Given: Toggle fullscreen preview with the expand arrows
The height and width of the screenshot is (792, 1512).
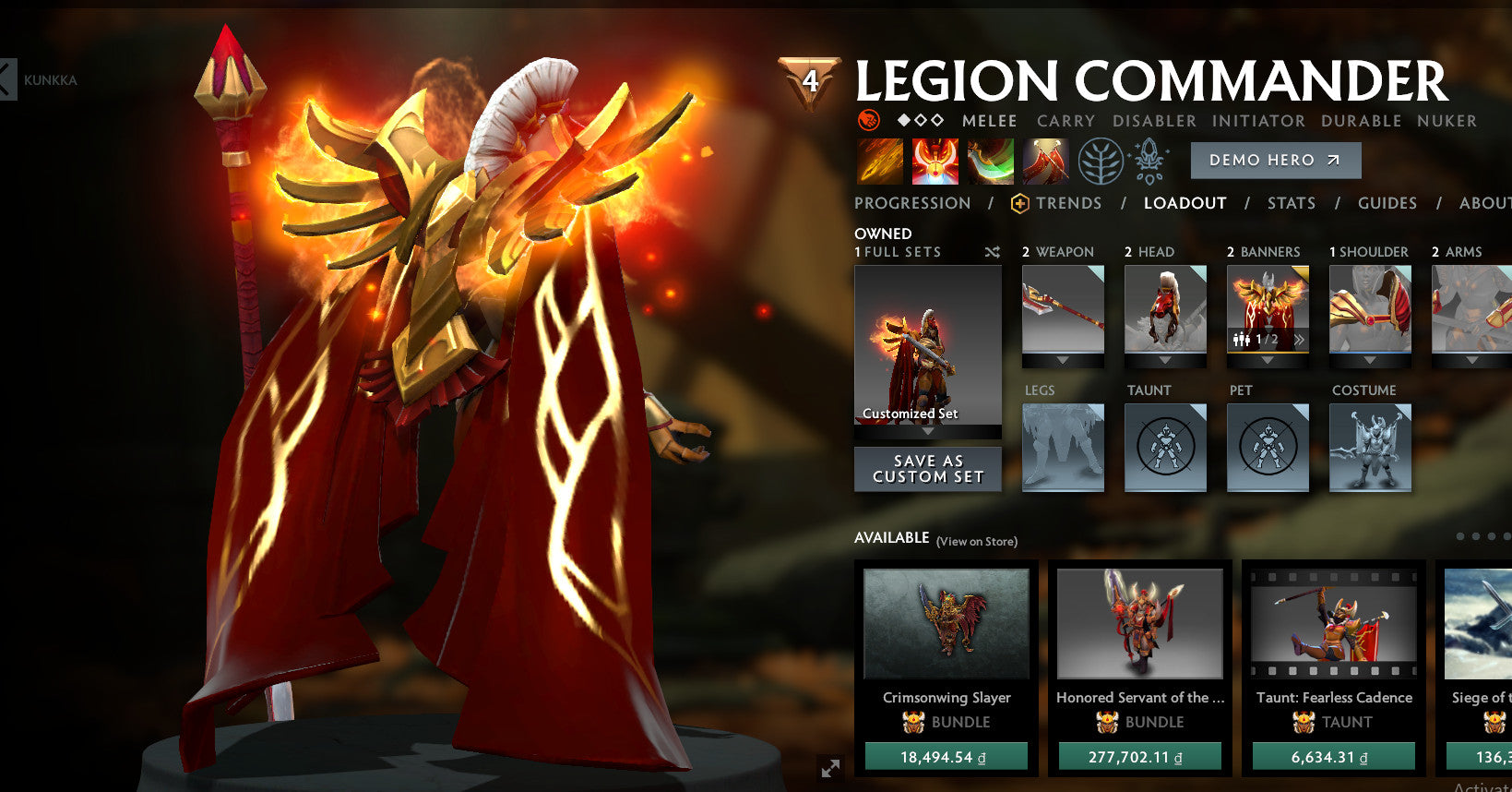Looking at the screenshot, I should pos(829,766).
